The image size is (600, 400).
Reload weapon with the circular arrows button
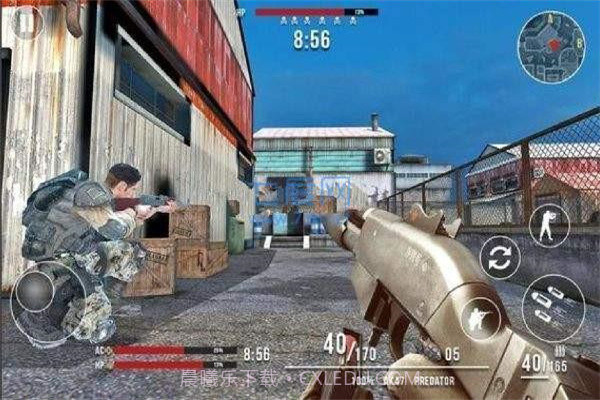(x=500, y=257)
